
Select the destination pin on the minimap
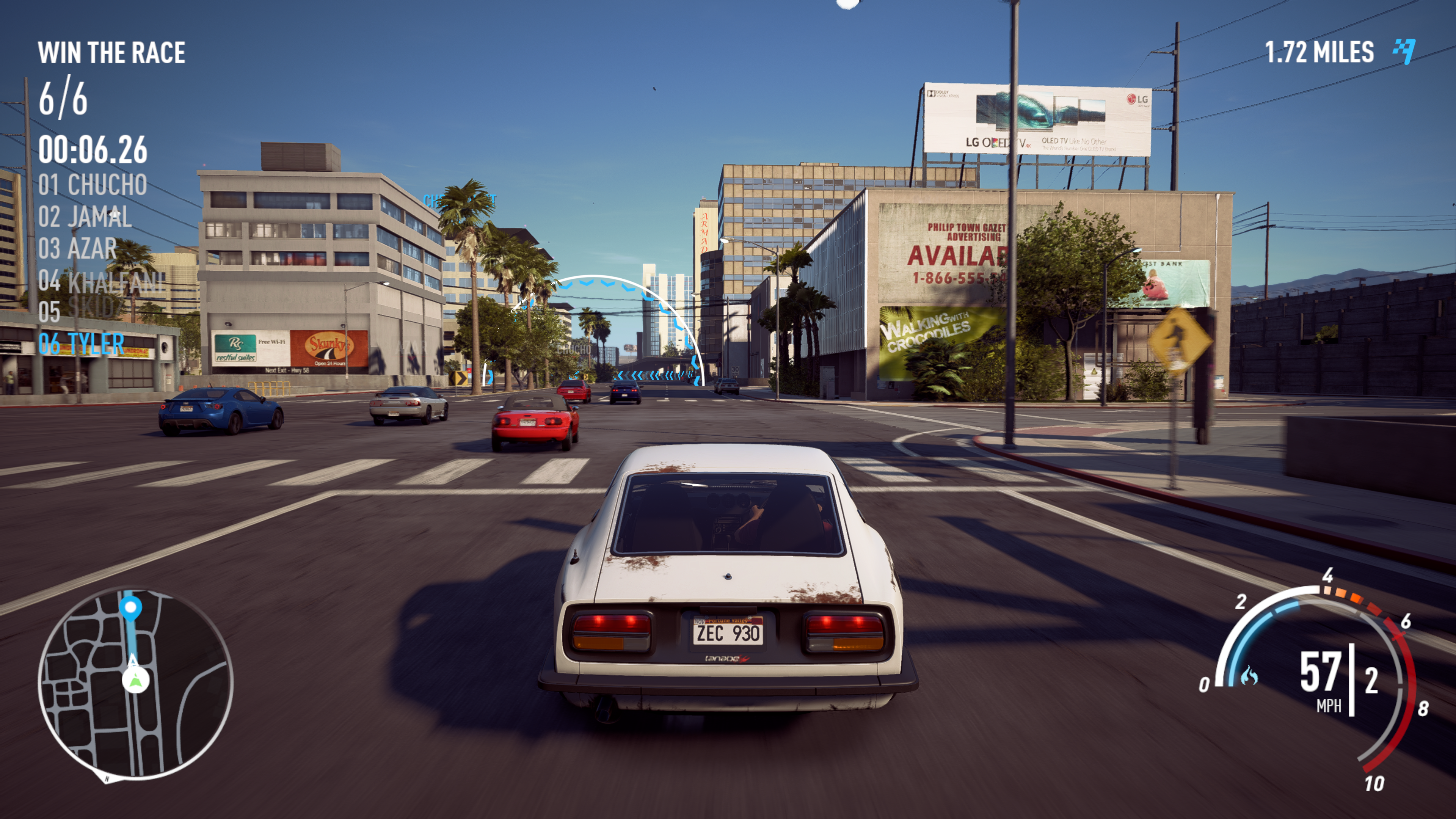tap(130, 608)
